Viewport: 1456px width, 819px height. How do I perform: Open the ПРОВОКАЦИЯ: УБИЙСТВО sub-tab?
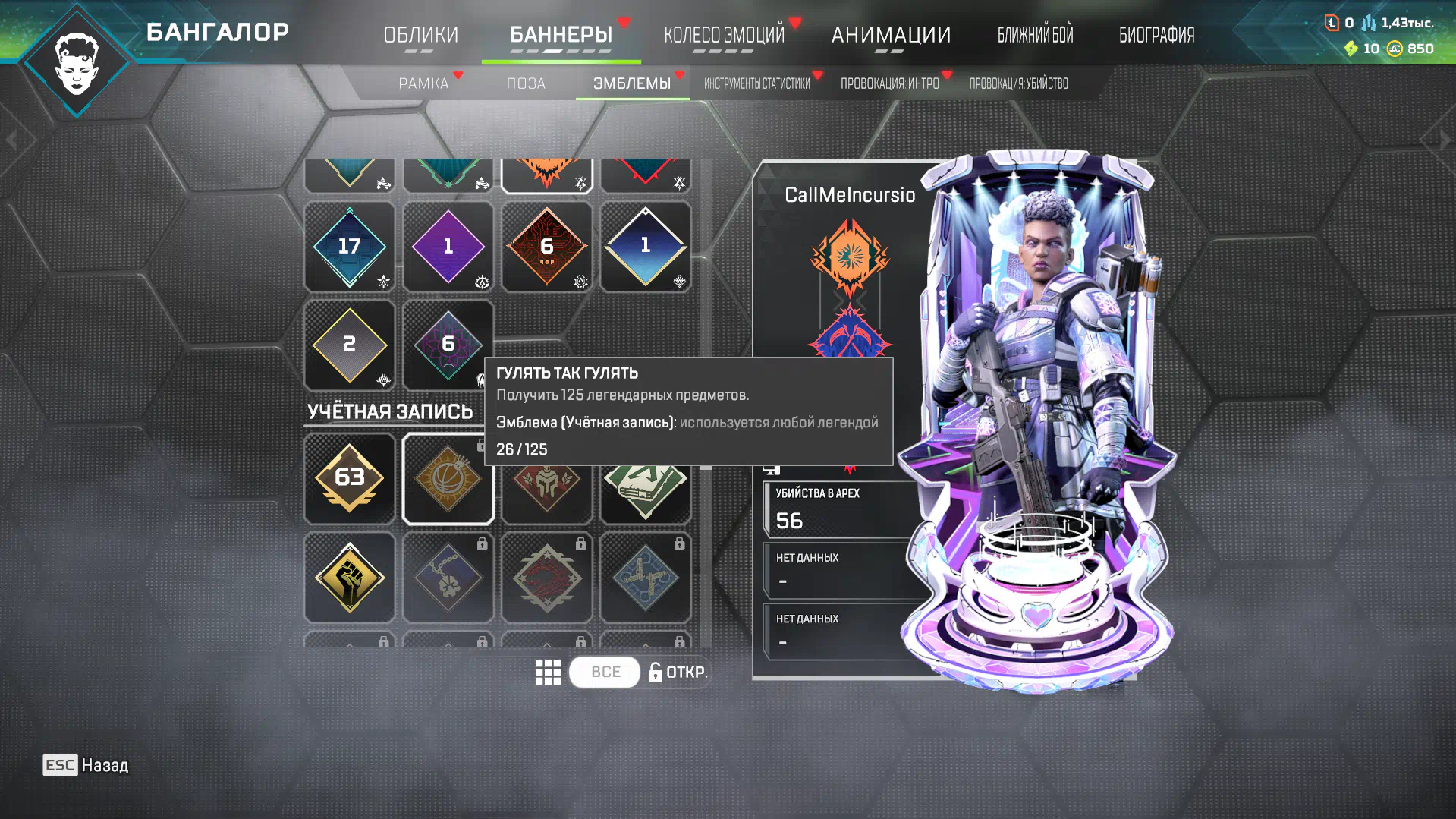pyautogui.click(x=1018, y=83)
